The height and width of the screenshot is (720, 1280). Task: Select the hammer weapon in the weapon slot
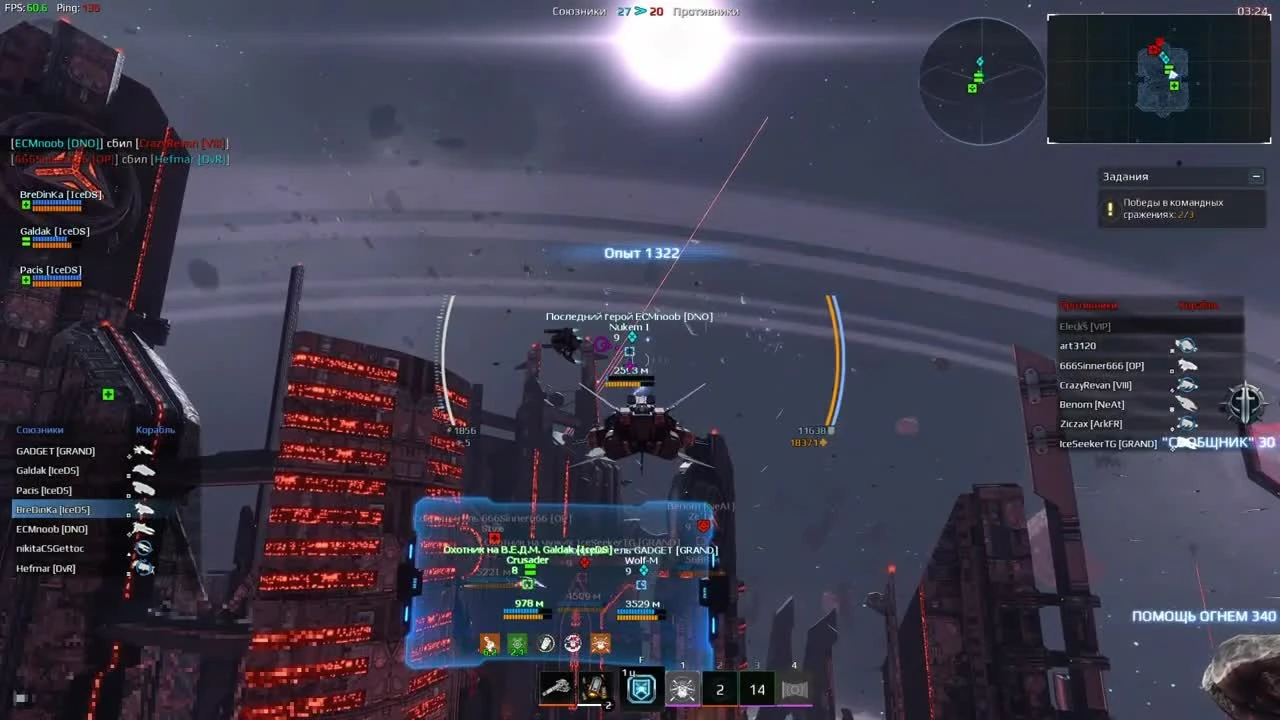557,688
